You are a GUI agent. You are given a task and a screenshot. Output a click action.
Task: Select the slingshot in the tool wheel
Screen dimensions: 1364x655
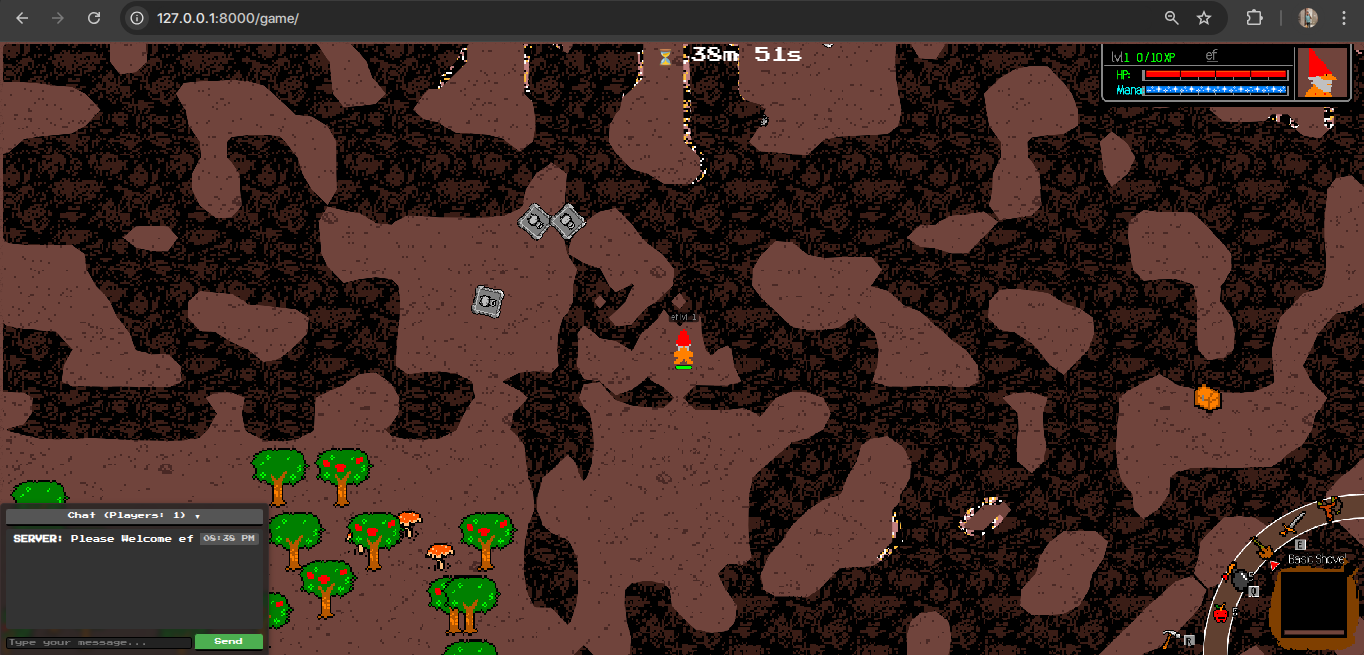pyautogui.click(x=1330, y=506)
